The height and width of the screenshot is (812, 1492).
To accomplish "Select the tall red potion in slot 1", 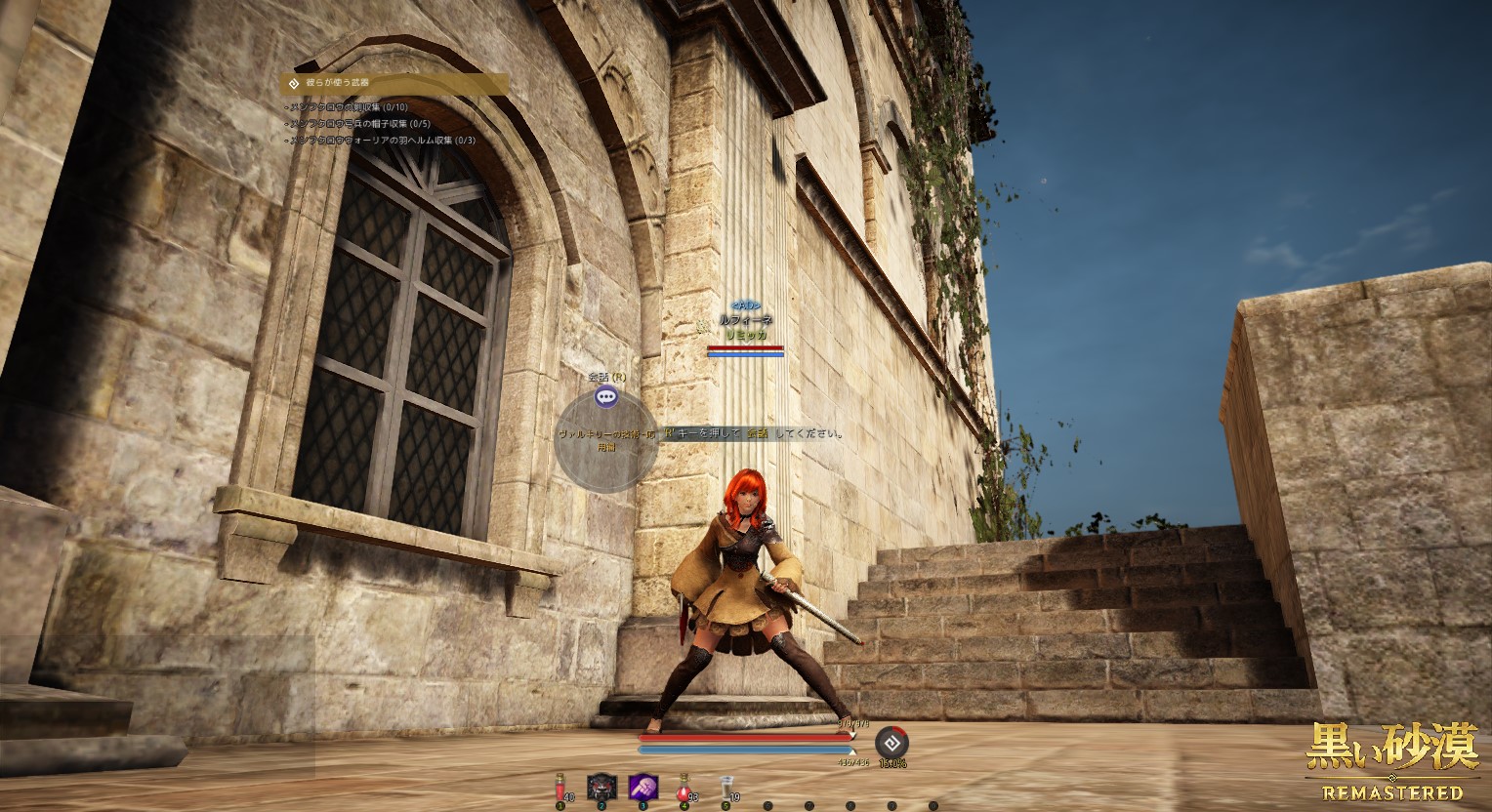I will tap(560, 787).
